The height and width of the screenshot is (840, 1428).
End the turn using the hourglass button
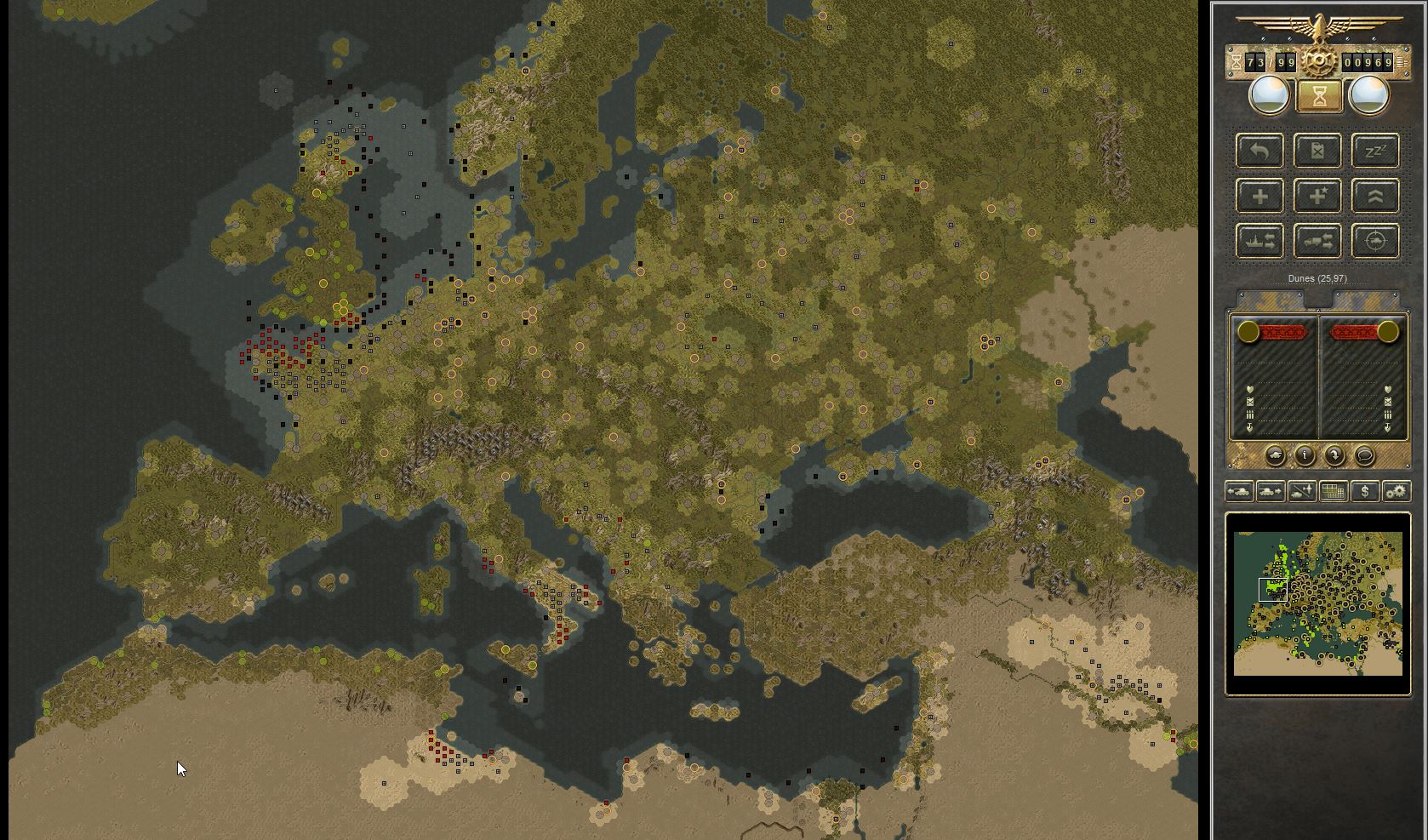pos(1319,94)
